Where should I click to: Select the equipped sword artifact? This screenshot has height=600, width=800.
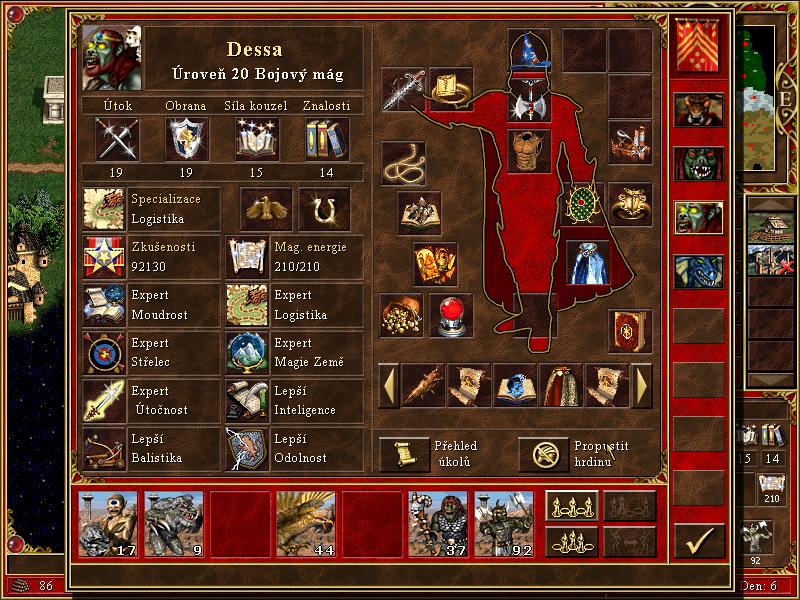point(403,90)
